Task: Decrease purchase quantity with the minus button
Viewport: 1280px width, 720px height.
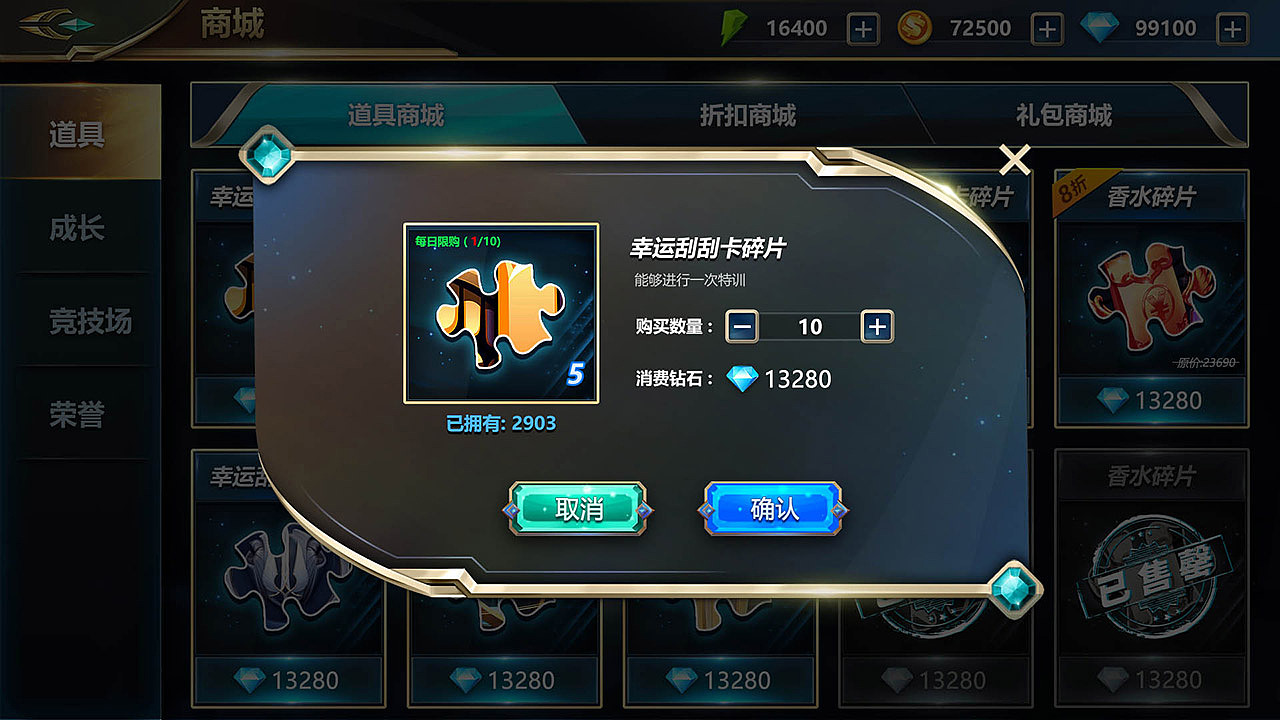Action: pos(744,327)
